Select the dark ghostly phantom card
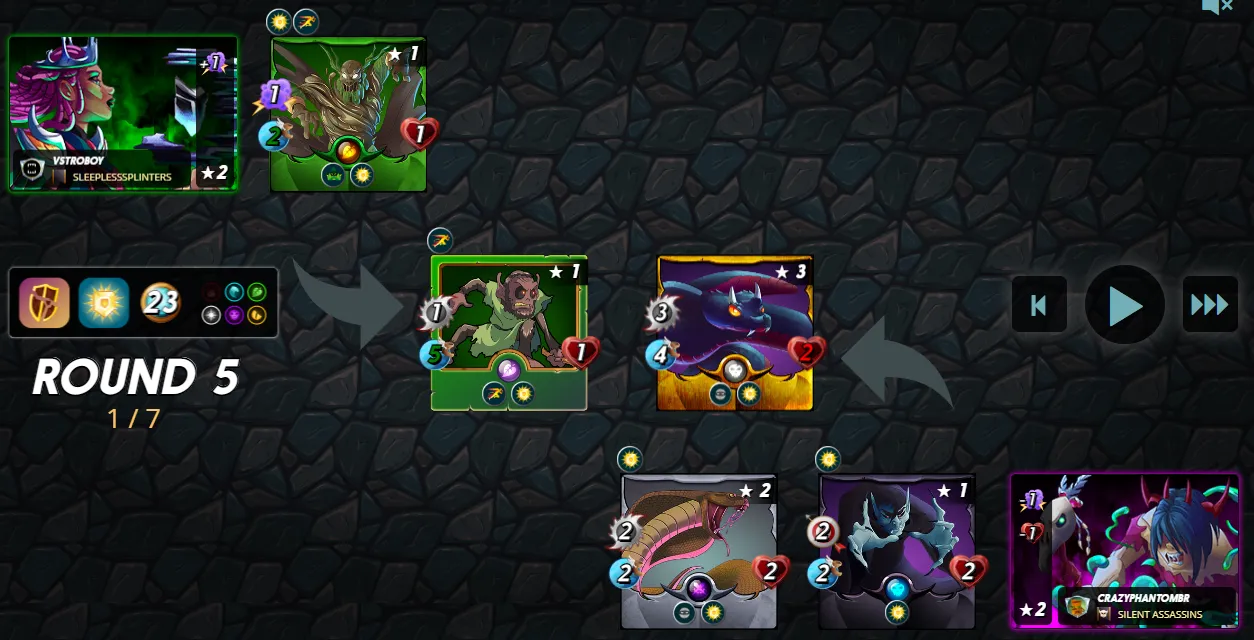Viewport: 1254px width, 640px height. coord(896,550)
